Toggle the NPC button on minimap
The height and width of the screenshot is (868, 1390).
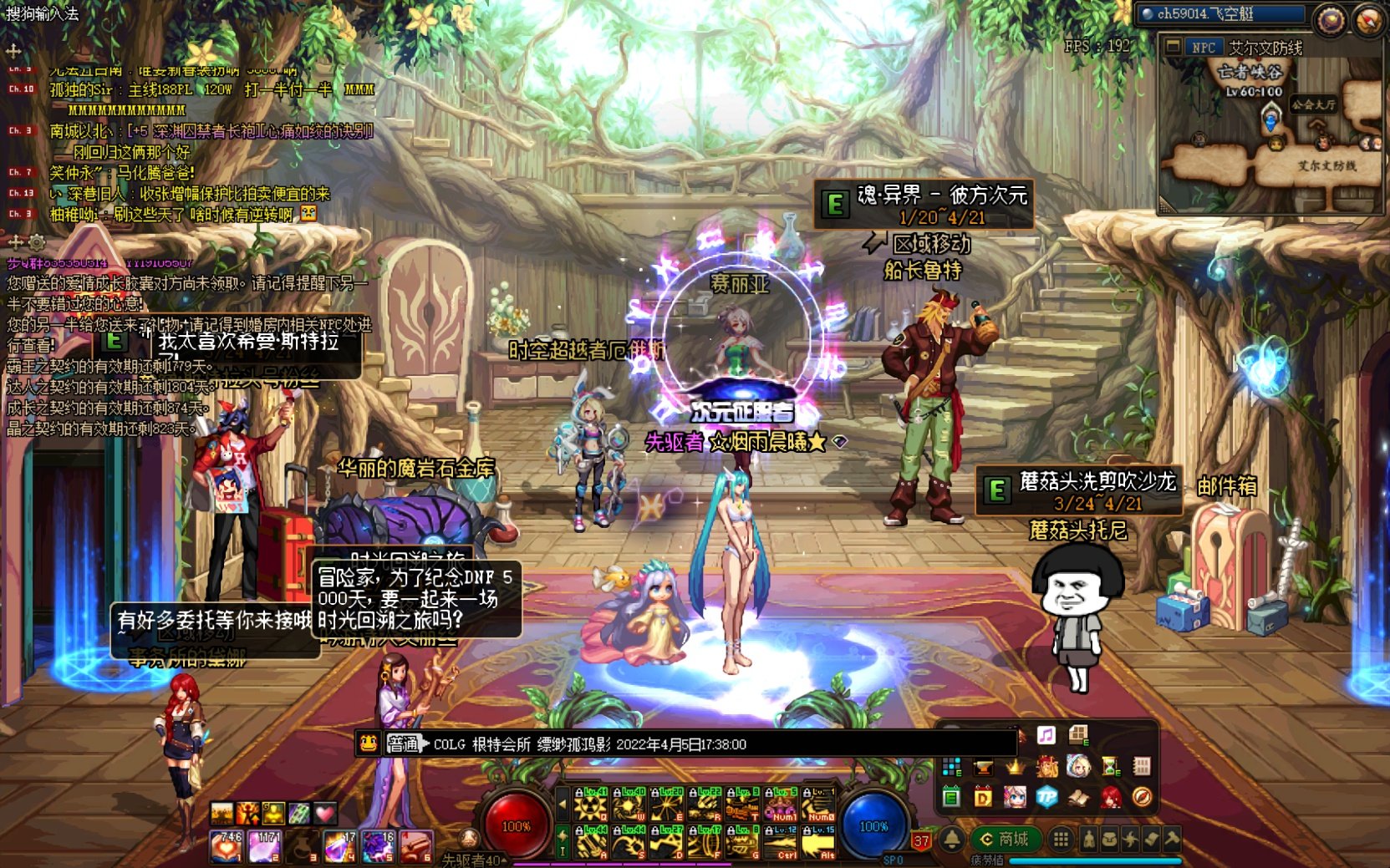click(1203, 48)
